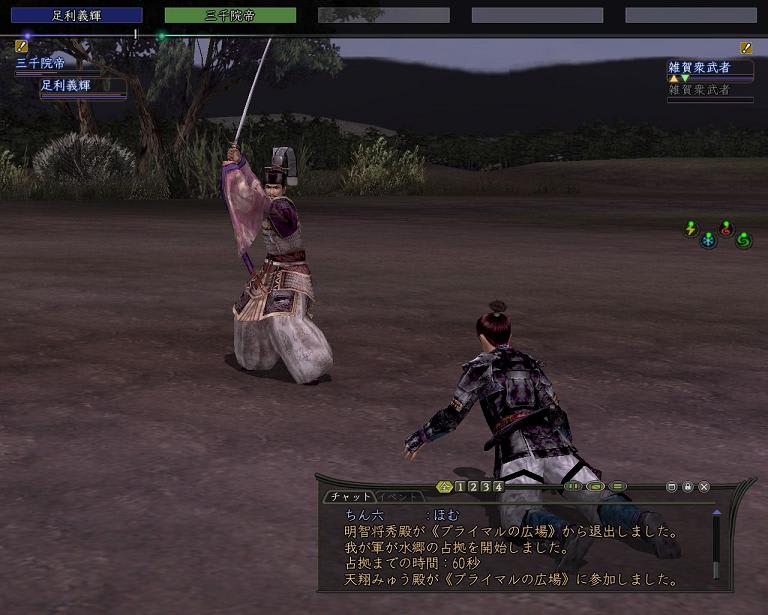
Task: Choose chat channel number 2
Action: [x=473, y=487]
